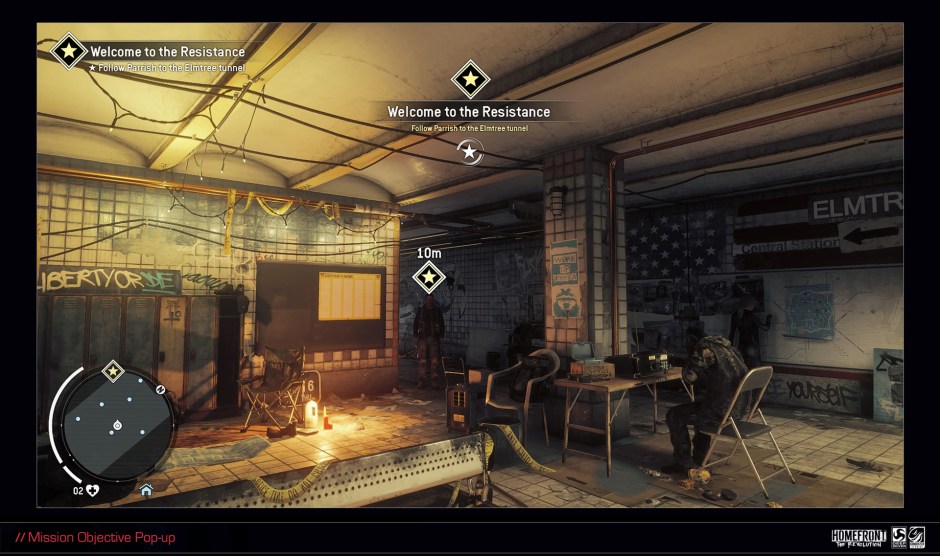Use the medkit heart icon
940x556 pixels.
[x=93, y=490]
